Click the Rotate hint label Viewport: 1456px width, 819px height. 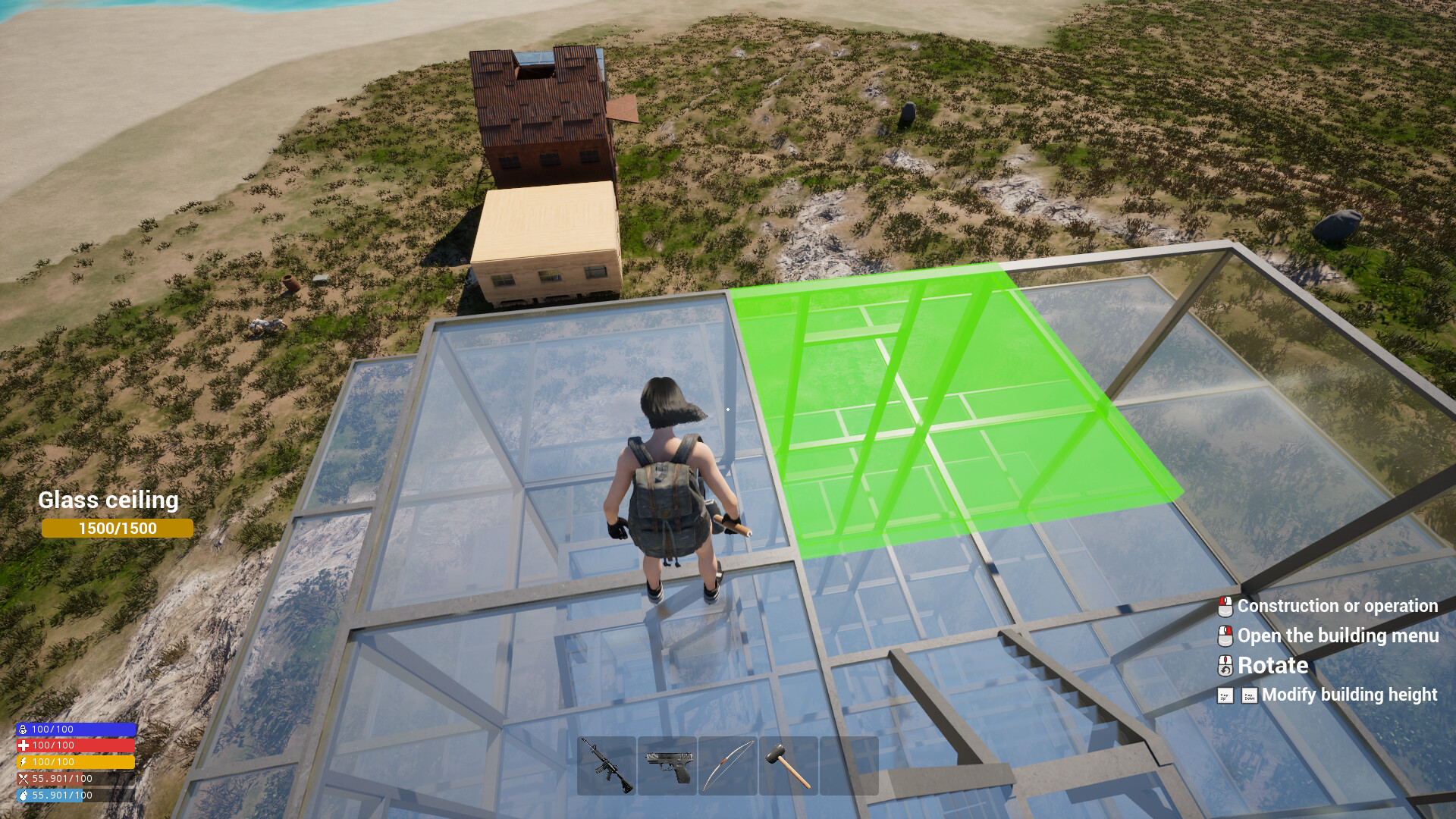[1272, 666]
